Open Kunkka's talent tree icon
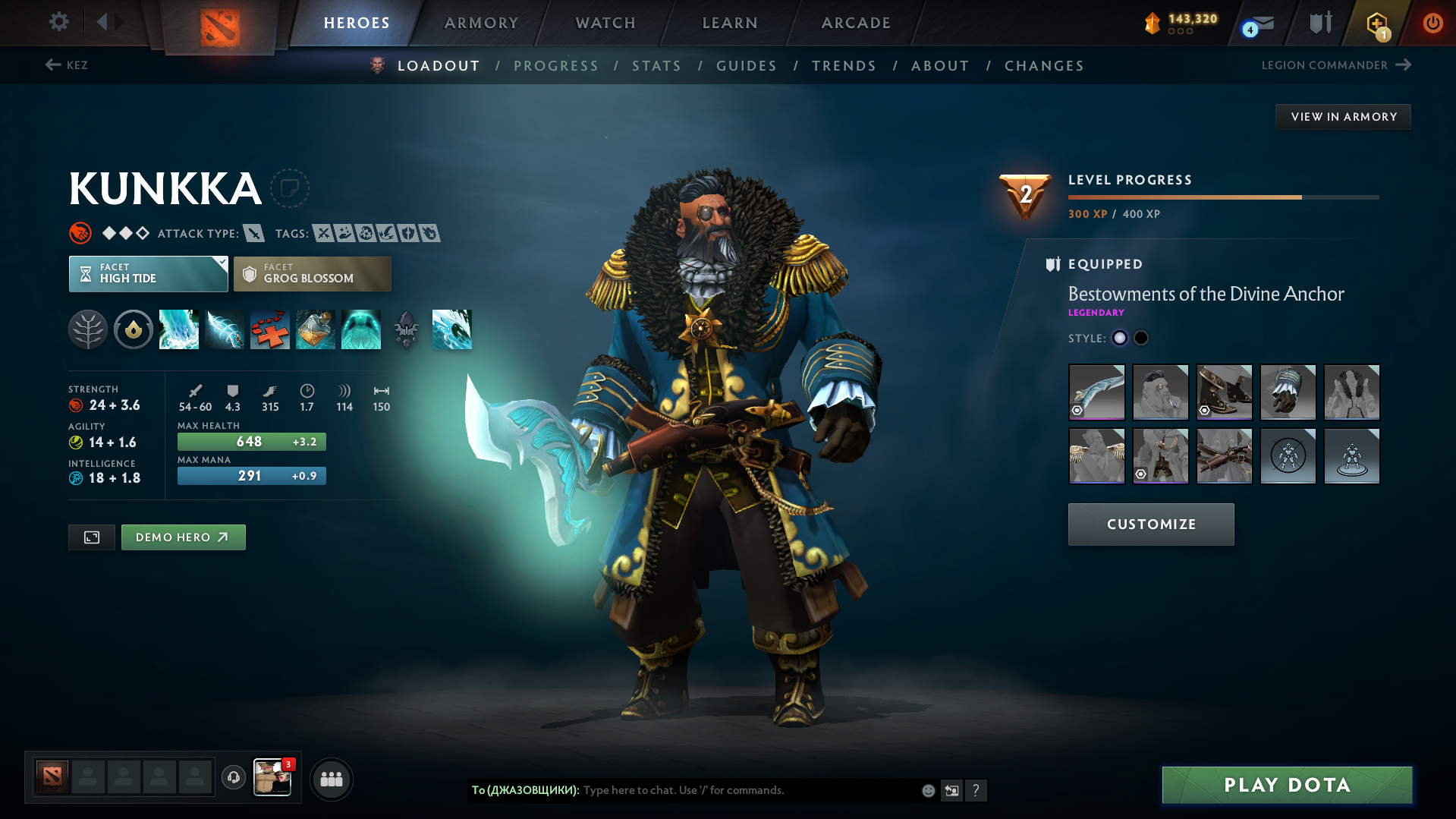The height and width of the screenshot is (819, 1456). pos(88,329)
